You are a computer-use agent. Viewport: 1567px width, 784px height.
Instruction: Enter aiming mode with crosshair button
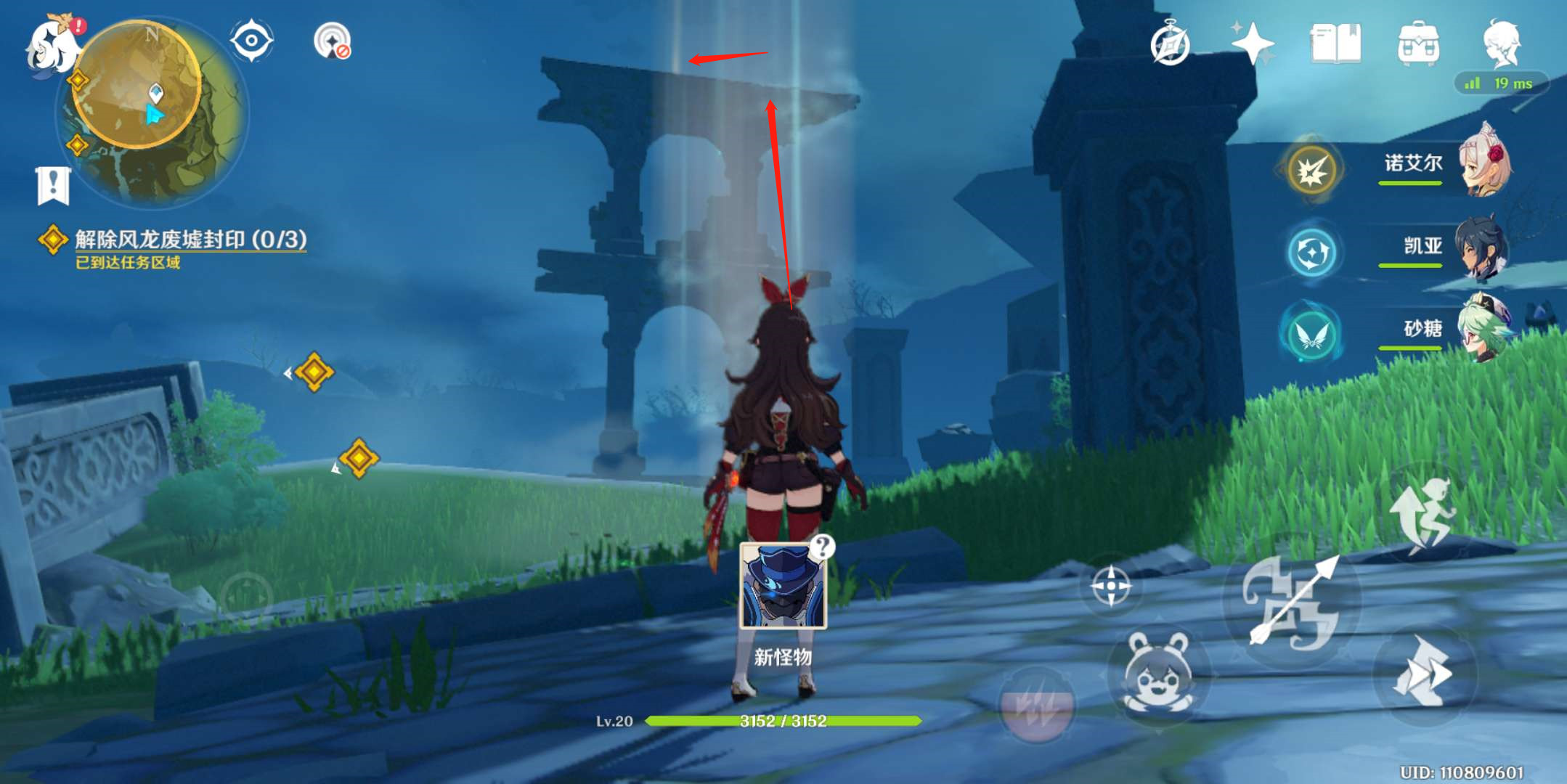pyautogui.click(x=1110, y=586)
